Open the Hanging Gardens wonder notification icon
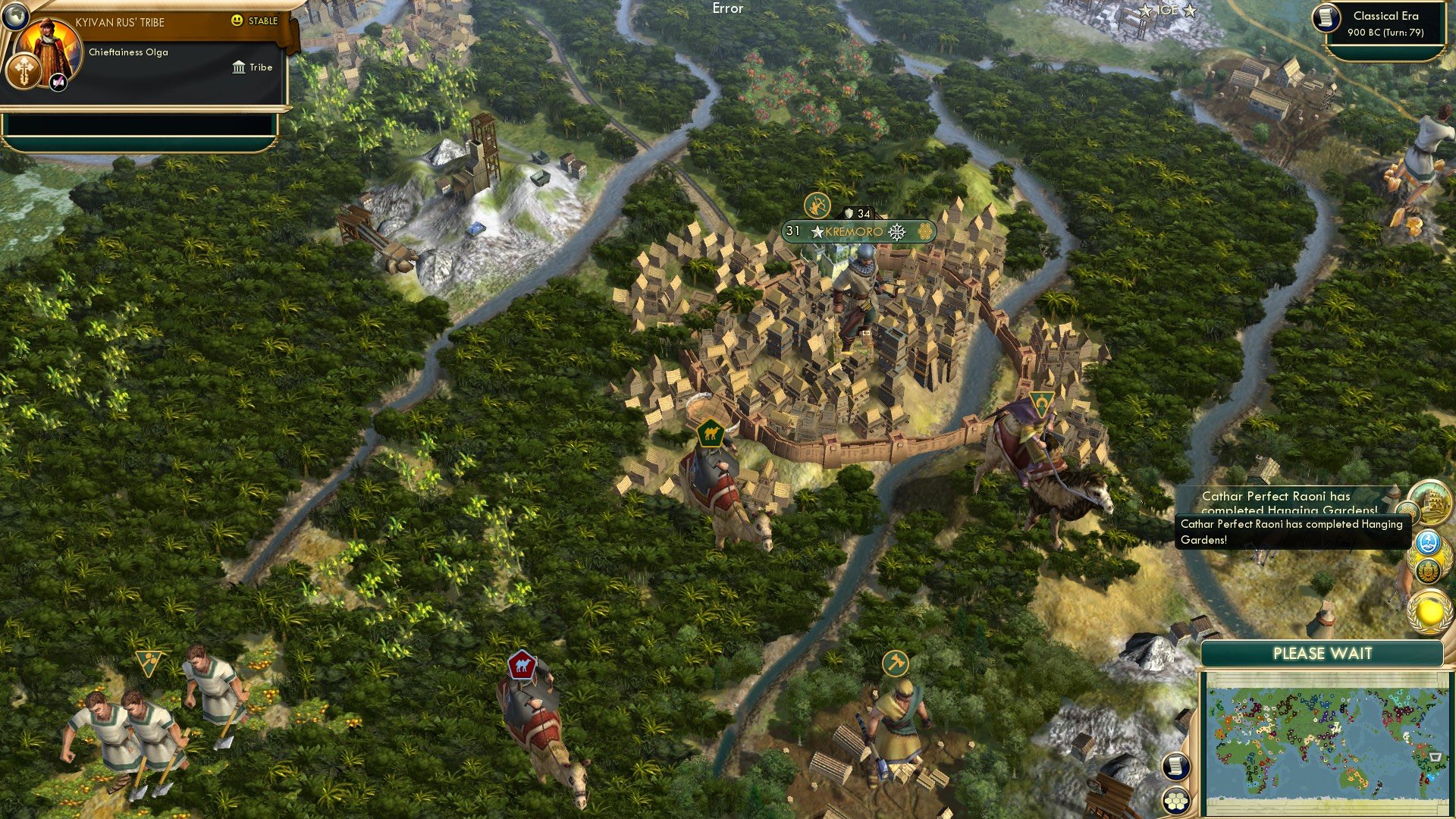 point(1431,503)
